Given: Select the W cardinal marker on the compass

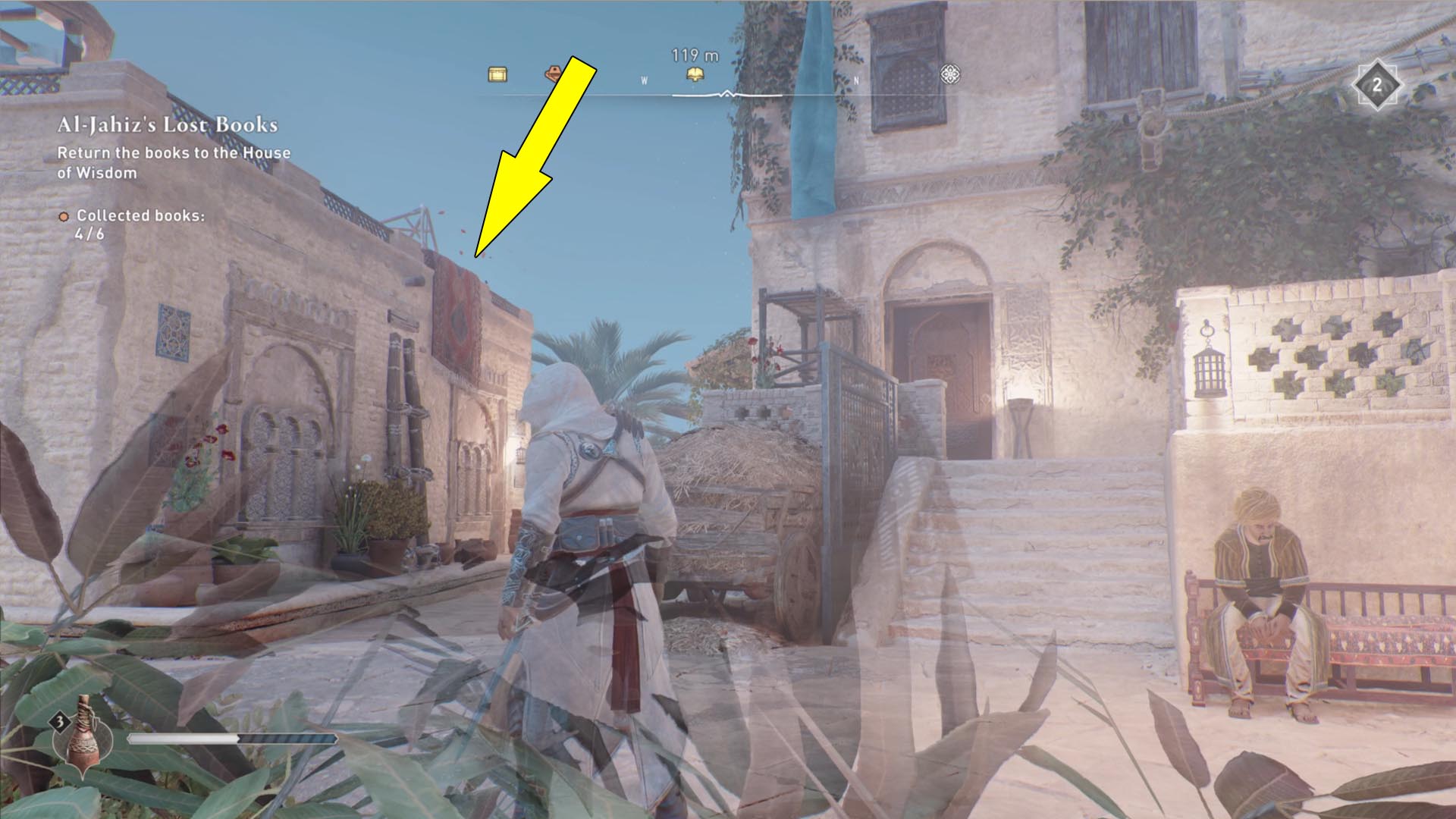Looking at the screenshot, I should click(x=642, y=79).
